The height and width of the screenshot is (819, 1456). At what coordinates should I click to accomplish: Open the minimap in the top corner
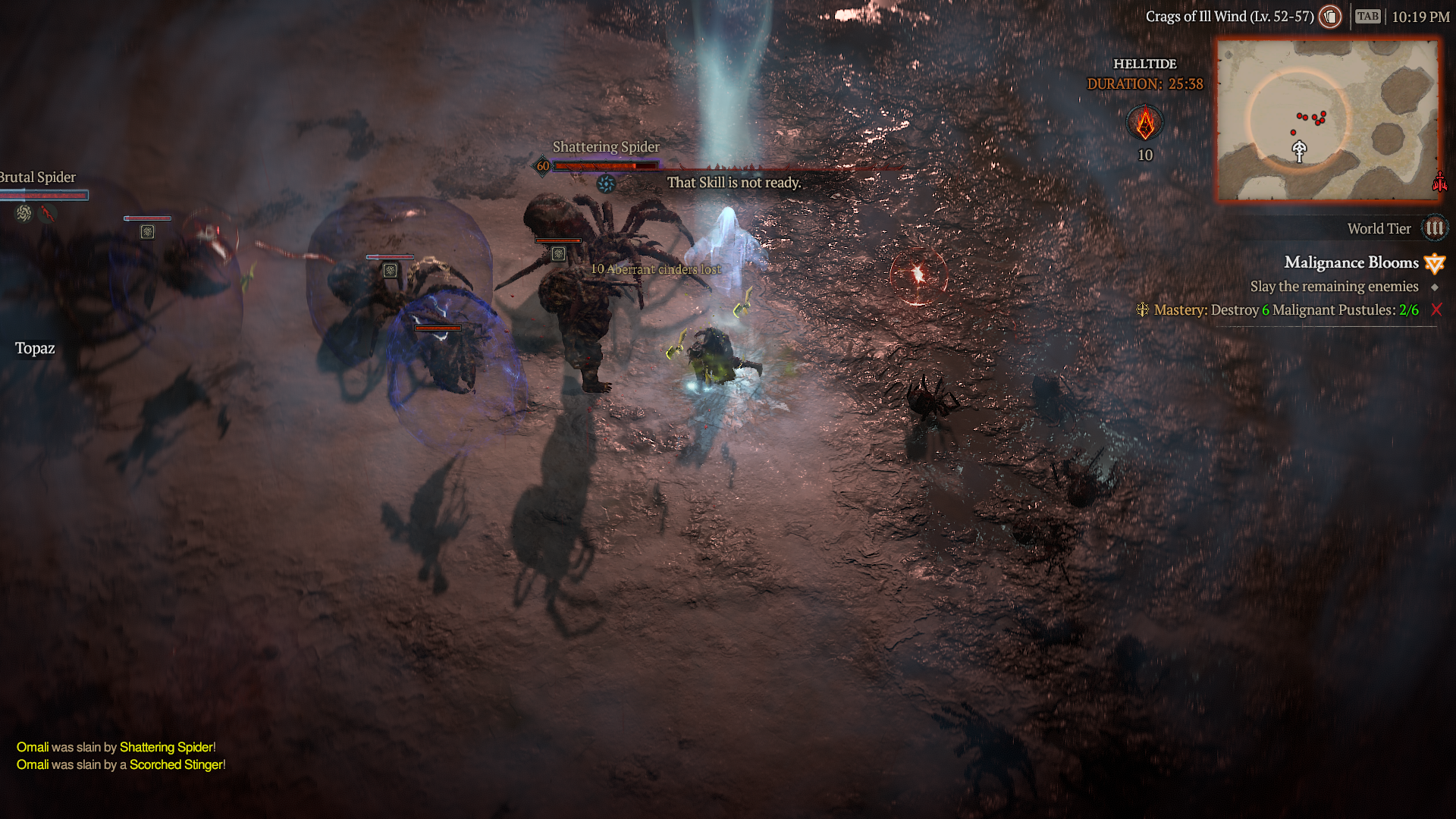(1327, 121)
